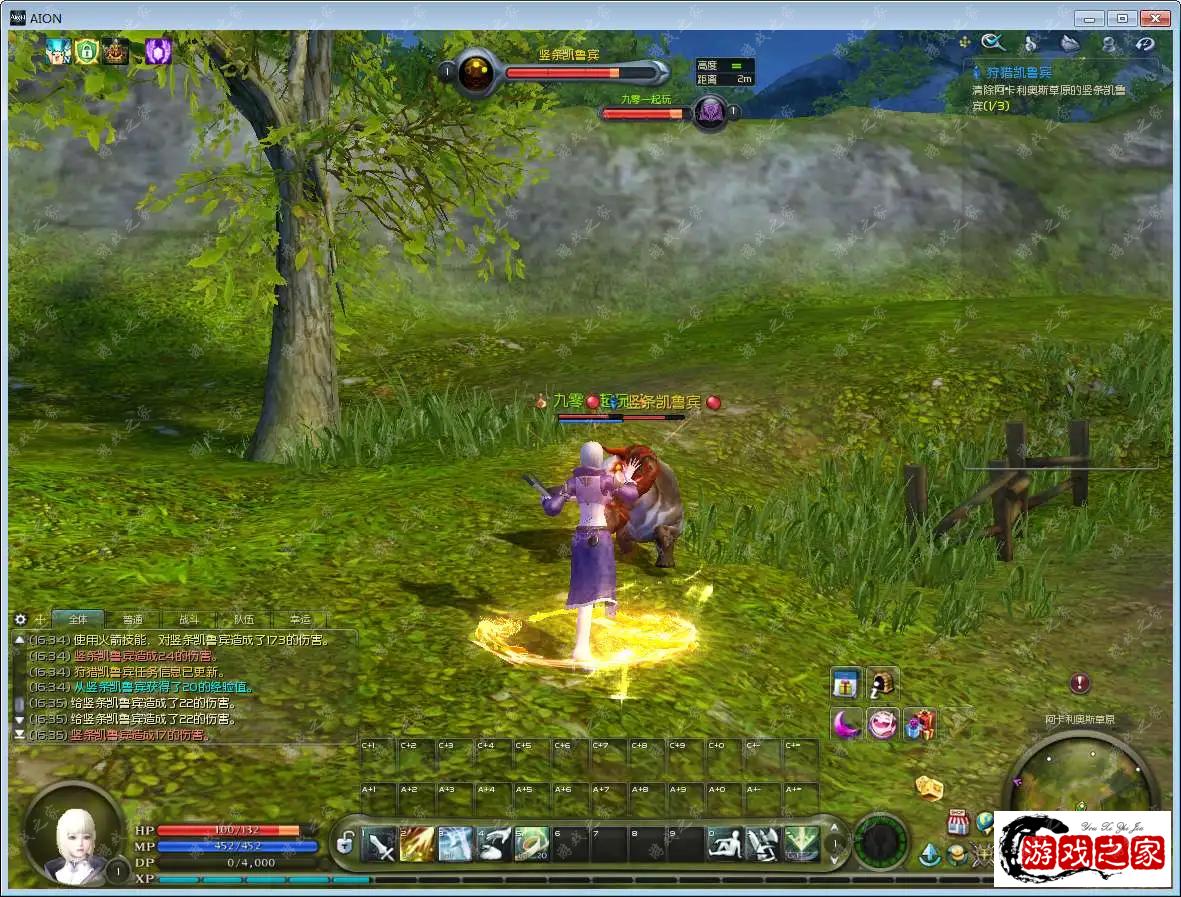Open the 普通 chat tab
The image size is (1181, 897).
(x=133, y=620)
